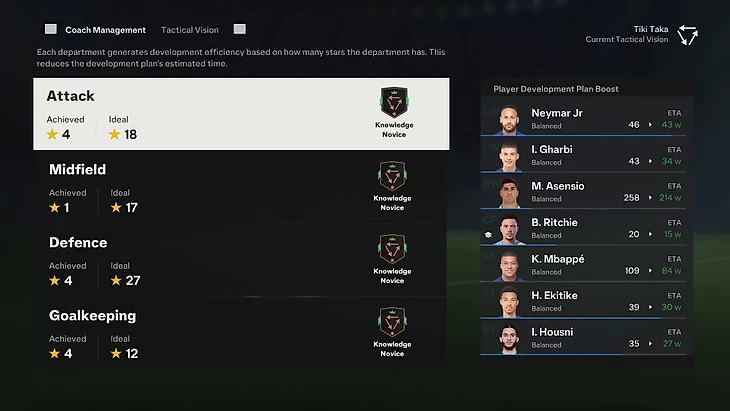The height and width of the screenshot is (411, 730).
Task: Choose I. Housni's player row
Action: click(x=585, y=337)
